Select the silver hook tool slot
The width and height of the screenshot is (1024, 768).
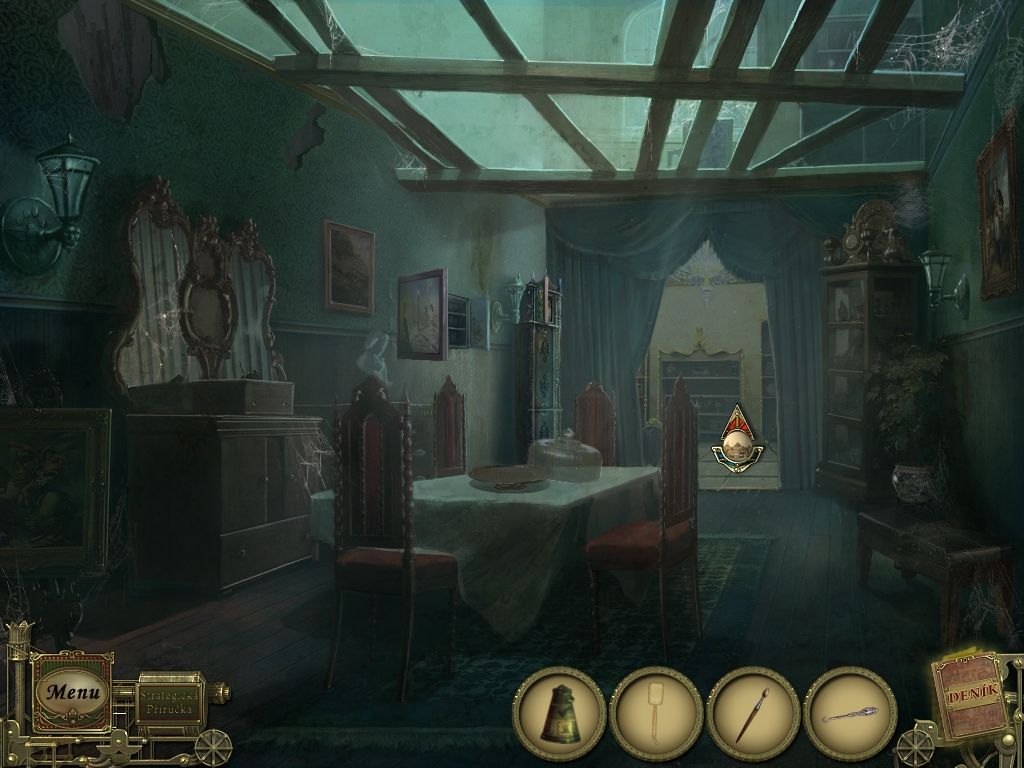pyautogui.click(x=850, y=714)
